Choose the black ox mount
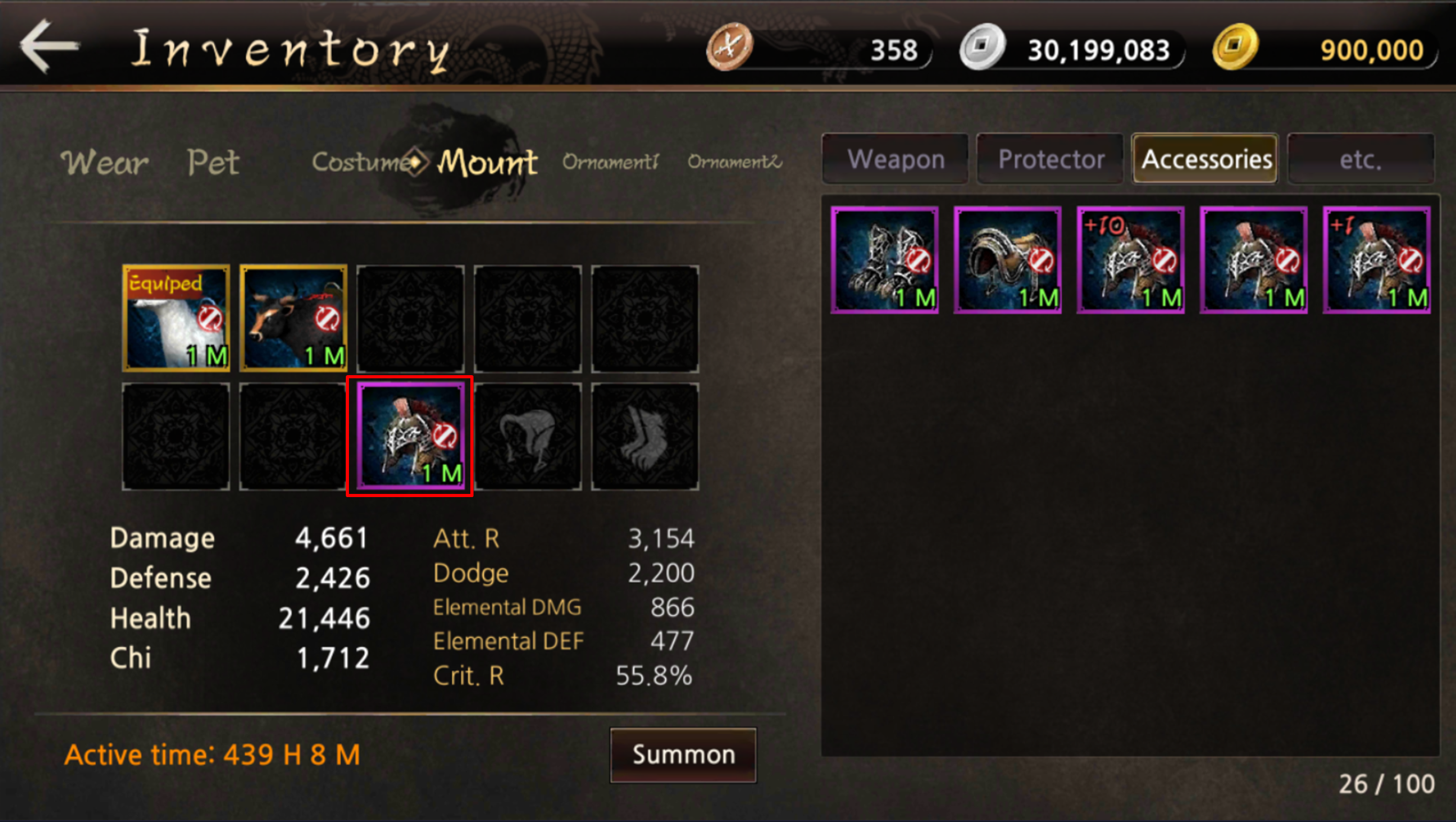Image resolution: width=1456 pixels, height=822 pixels. click(x=294, y=318)
